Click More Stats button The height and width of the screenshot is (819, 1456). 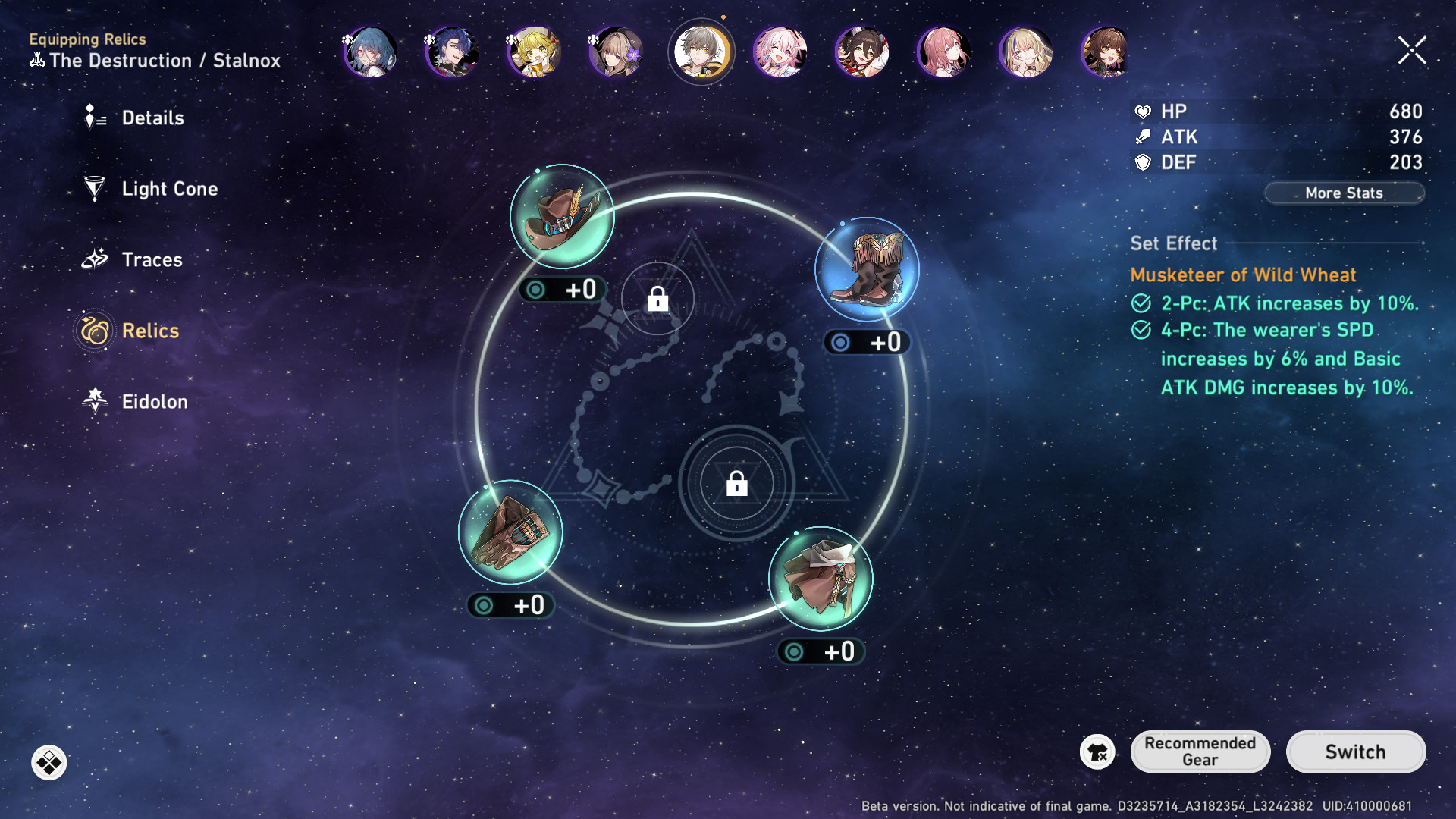(x=1344, y=193)
